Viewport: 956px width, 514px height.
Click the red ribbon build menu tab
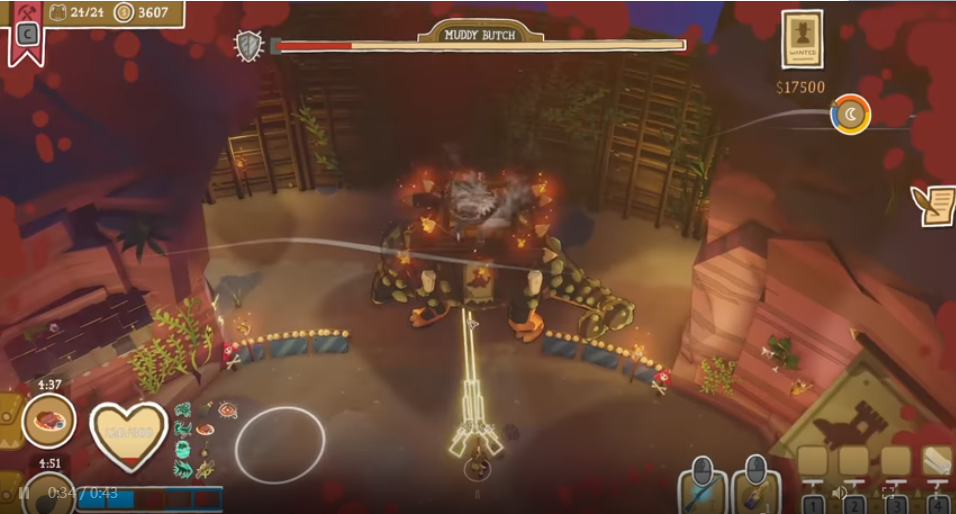[26, 34]
